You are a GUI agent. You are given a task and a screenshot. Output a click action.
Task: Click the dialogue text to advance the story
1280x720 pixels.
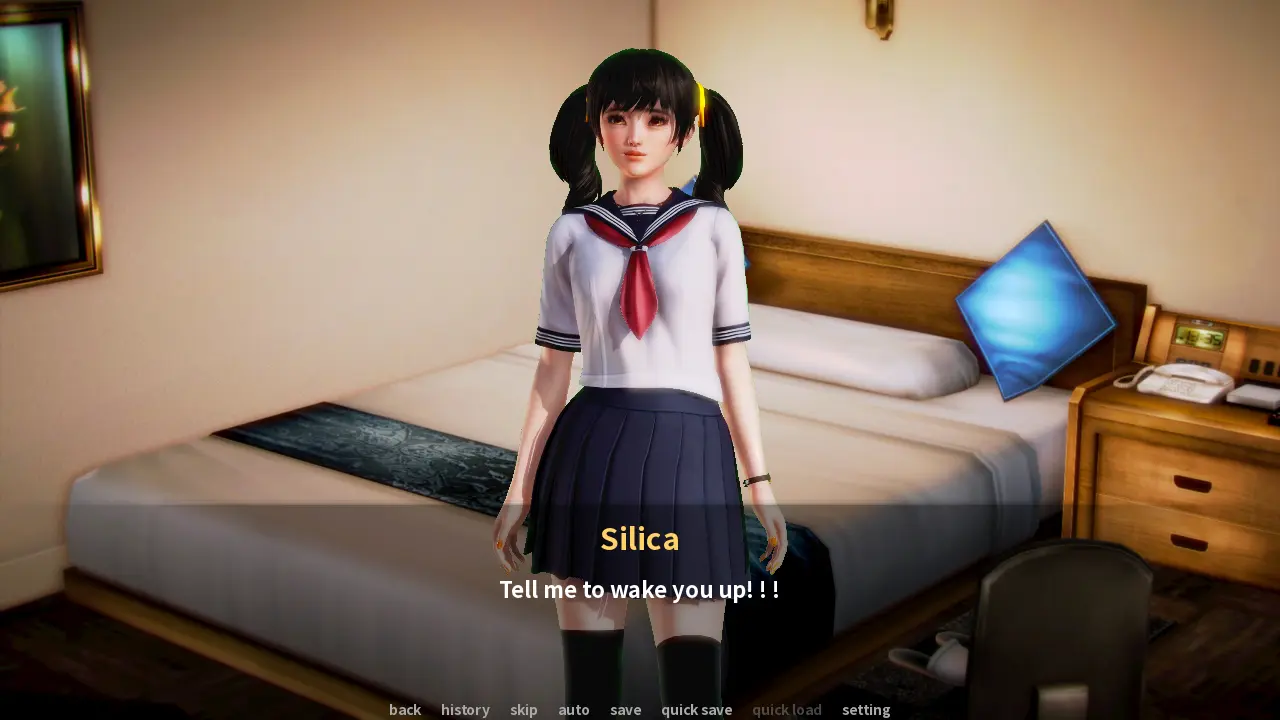(640, 590)
